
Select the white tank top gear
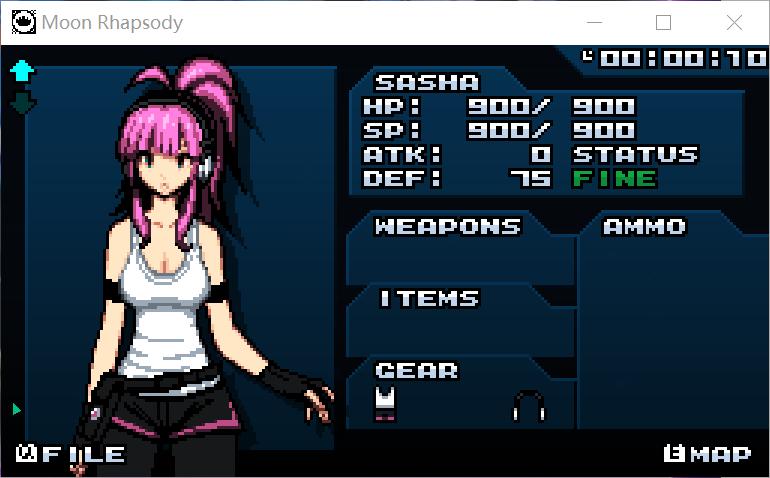(x=385, y=403)
